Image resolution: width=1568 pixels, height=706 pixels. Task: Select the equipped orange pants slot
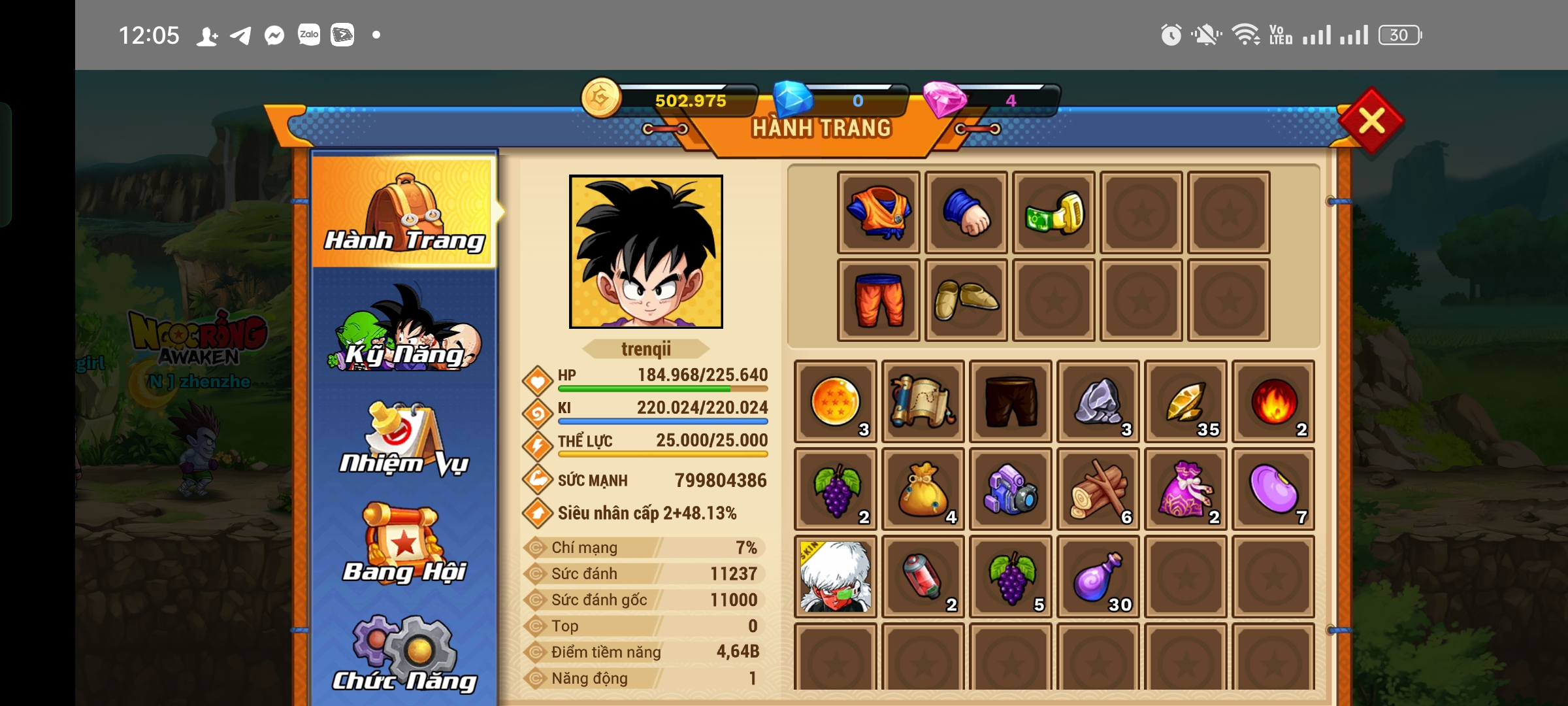click(879, 300)
